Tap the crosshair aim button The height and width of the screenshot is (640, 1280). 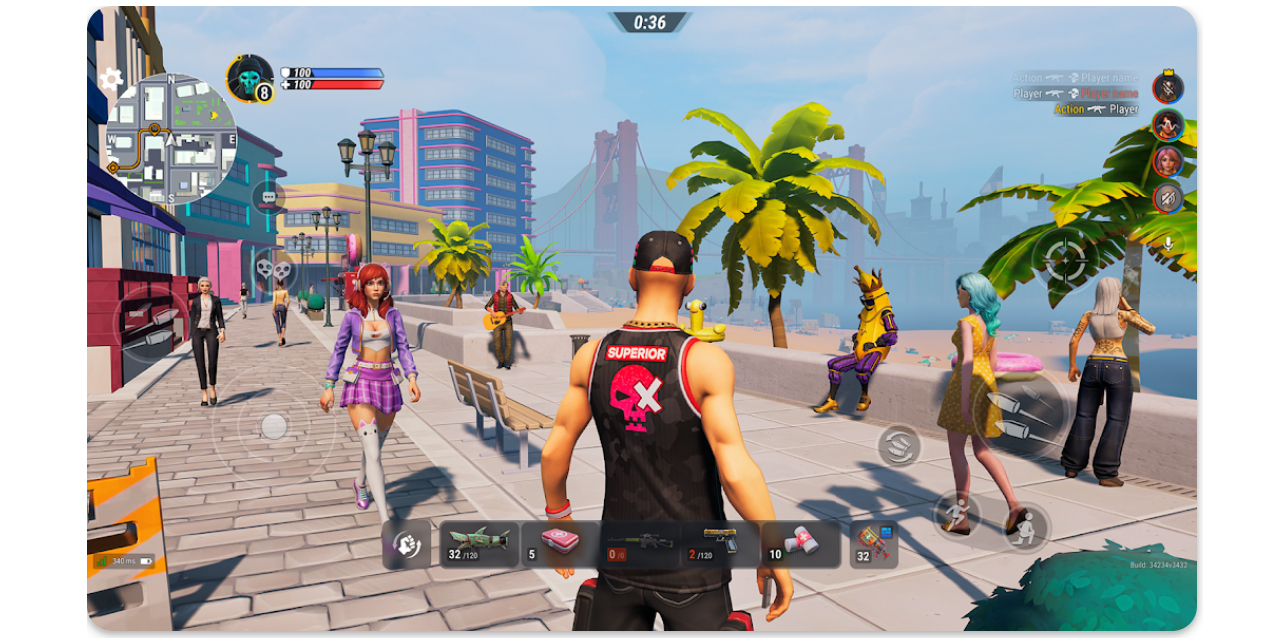tap(1066, 260)
